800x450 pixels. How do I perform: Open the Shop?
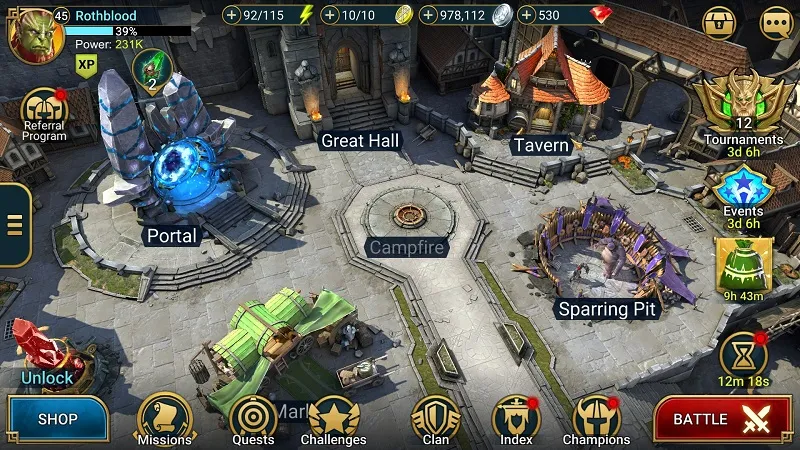click(x=58, y=419)
